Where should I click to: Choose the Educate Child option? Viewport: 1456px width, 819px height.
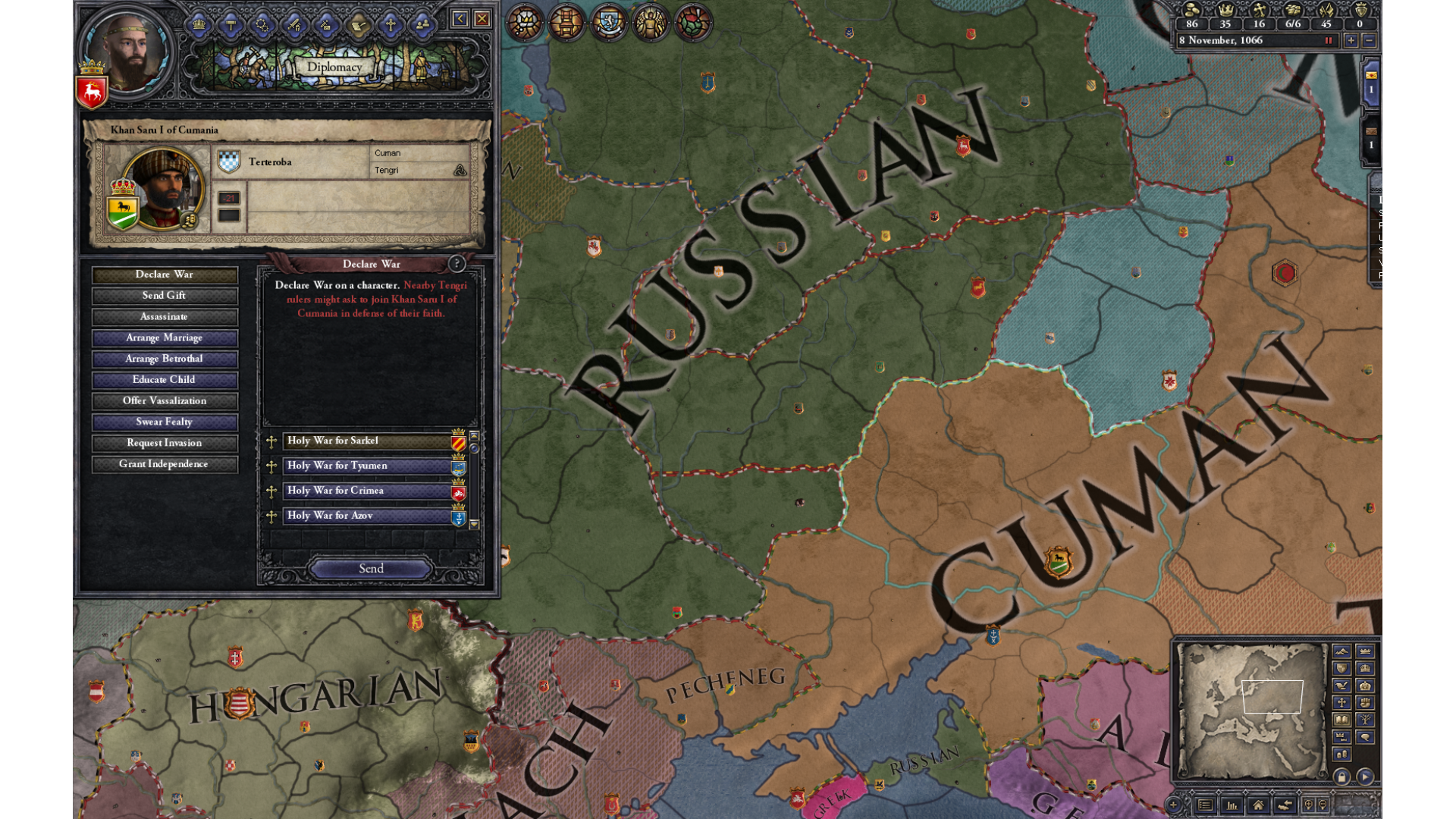[x=165, y=380]
